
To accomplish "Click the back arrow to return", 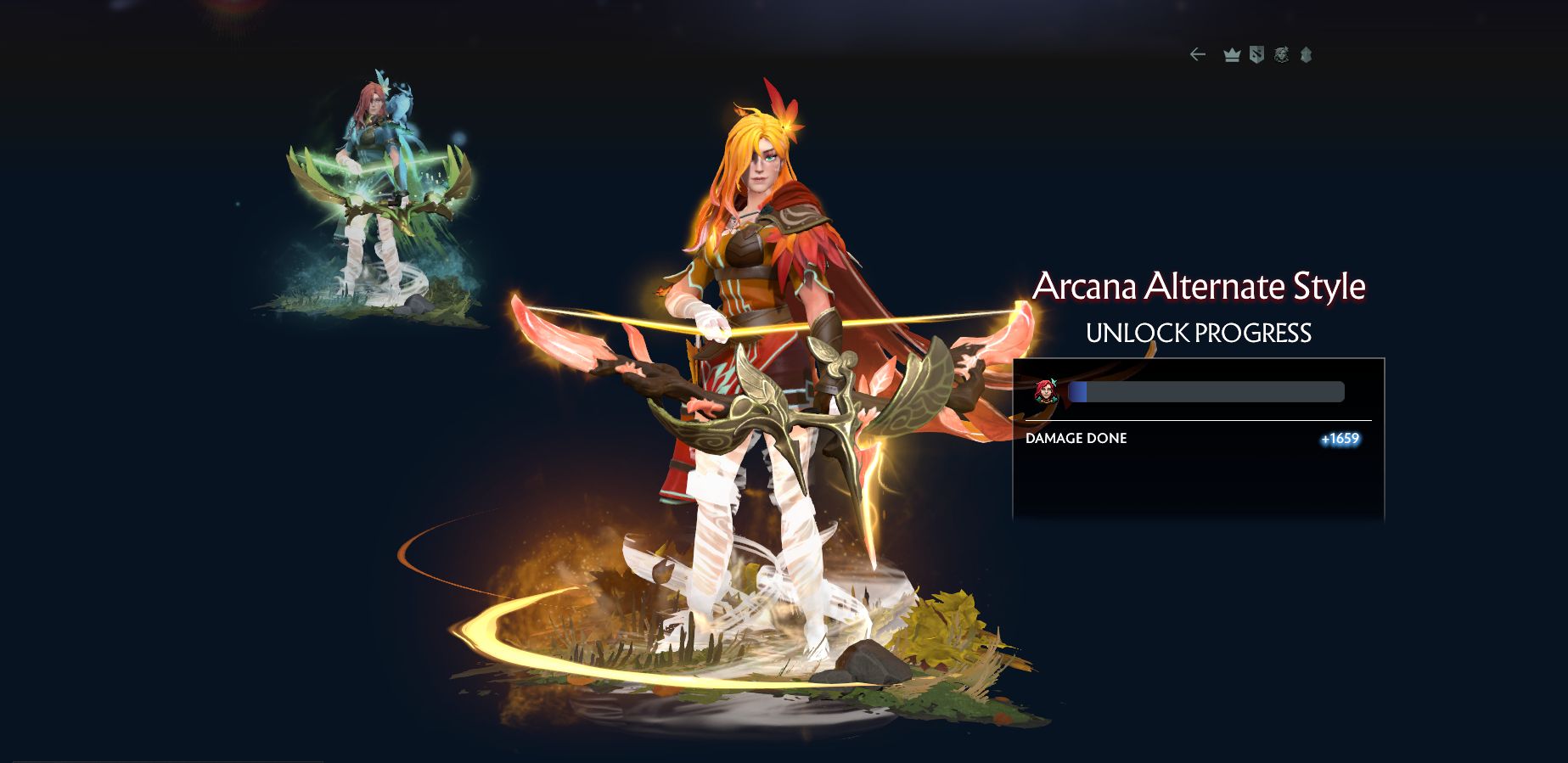I will (1197, 54).
